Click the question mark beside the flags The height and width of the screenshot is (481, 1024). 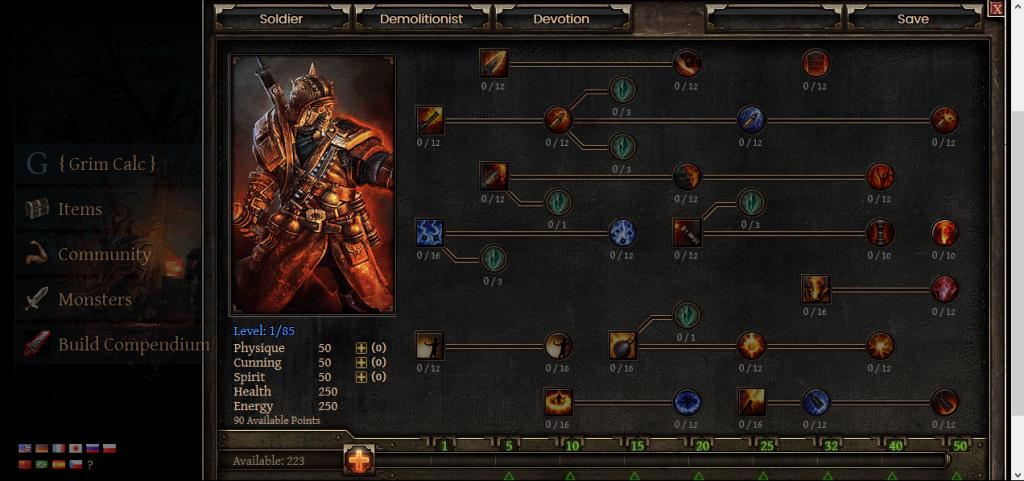tap(91, 465)
